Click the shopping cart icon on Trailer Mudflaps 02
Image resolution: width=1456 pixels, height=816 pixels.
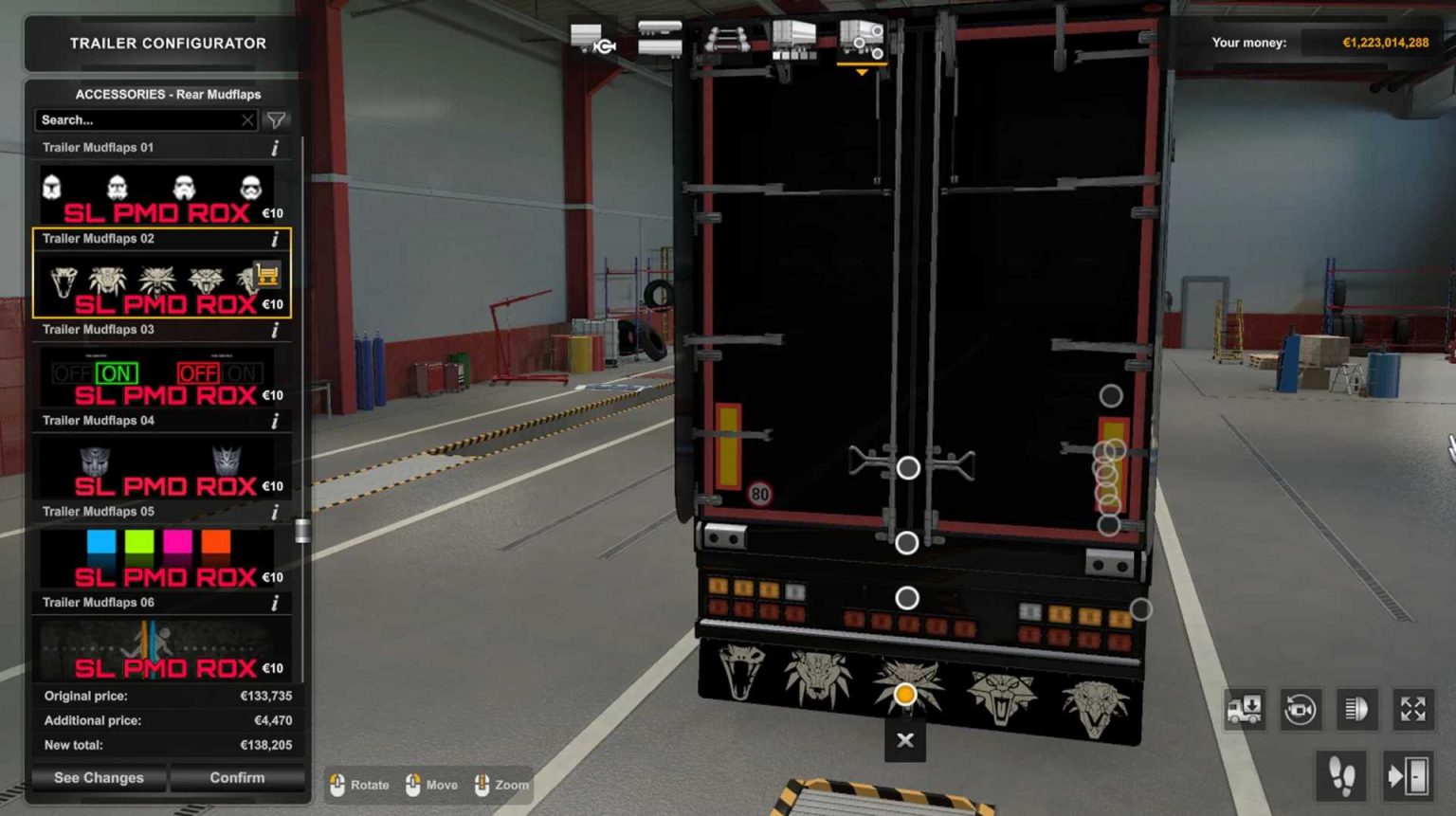(x=269, y=277)
